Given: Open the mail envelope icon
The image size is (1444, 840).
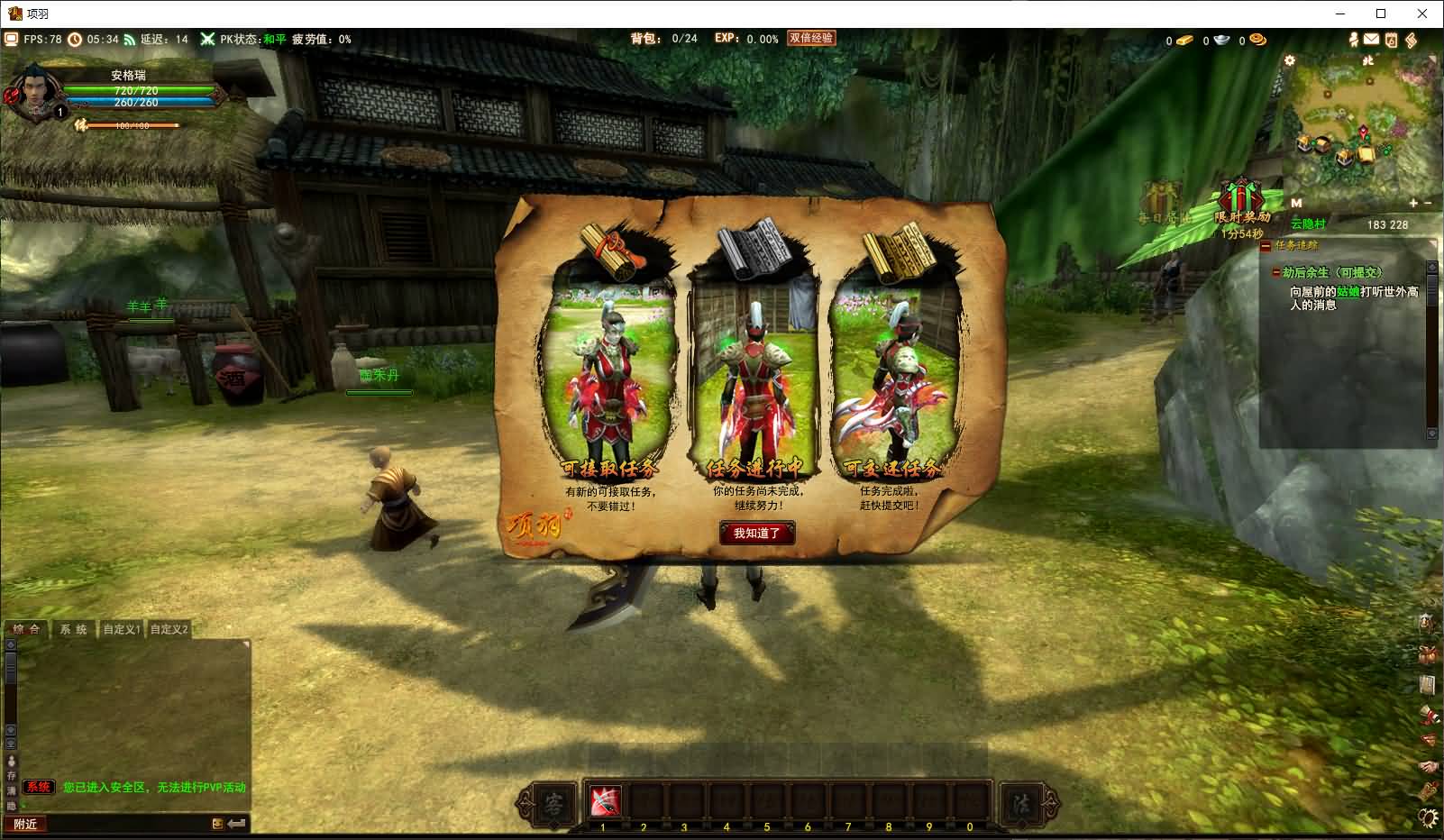Looking at the screenshot, I should pyautogui.click(x=1371, y=40).
